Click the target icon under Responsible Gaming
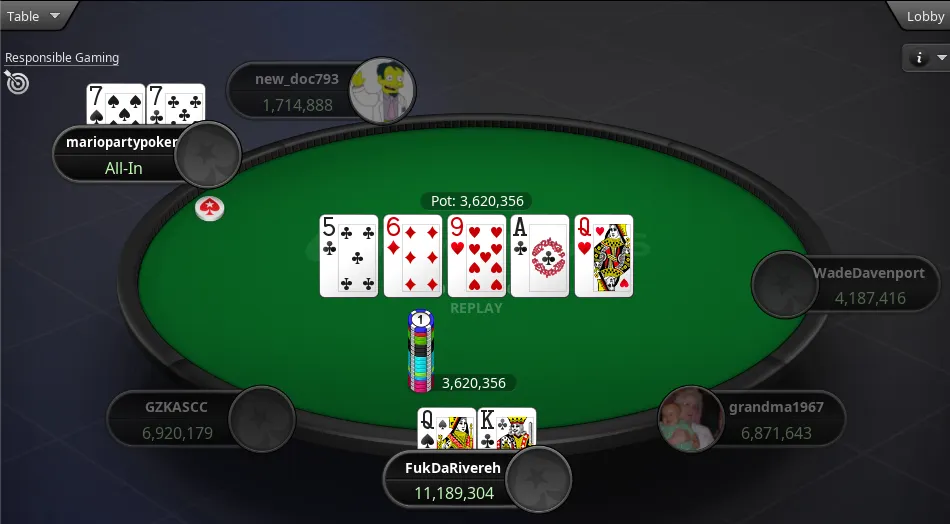950x524 pixels. [17, 82]
